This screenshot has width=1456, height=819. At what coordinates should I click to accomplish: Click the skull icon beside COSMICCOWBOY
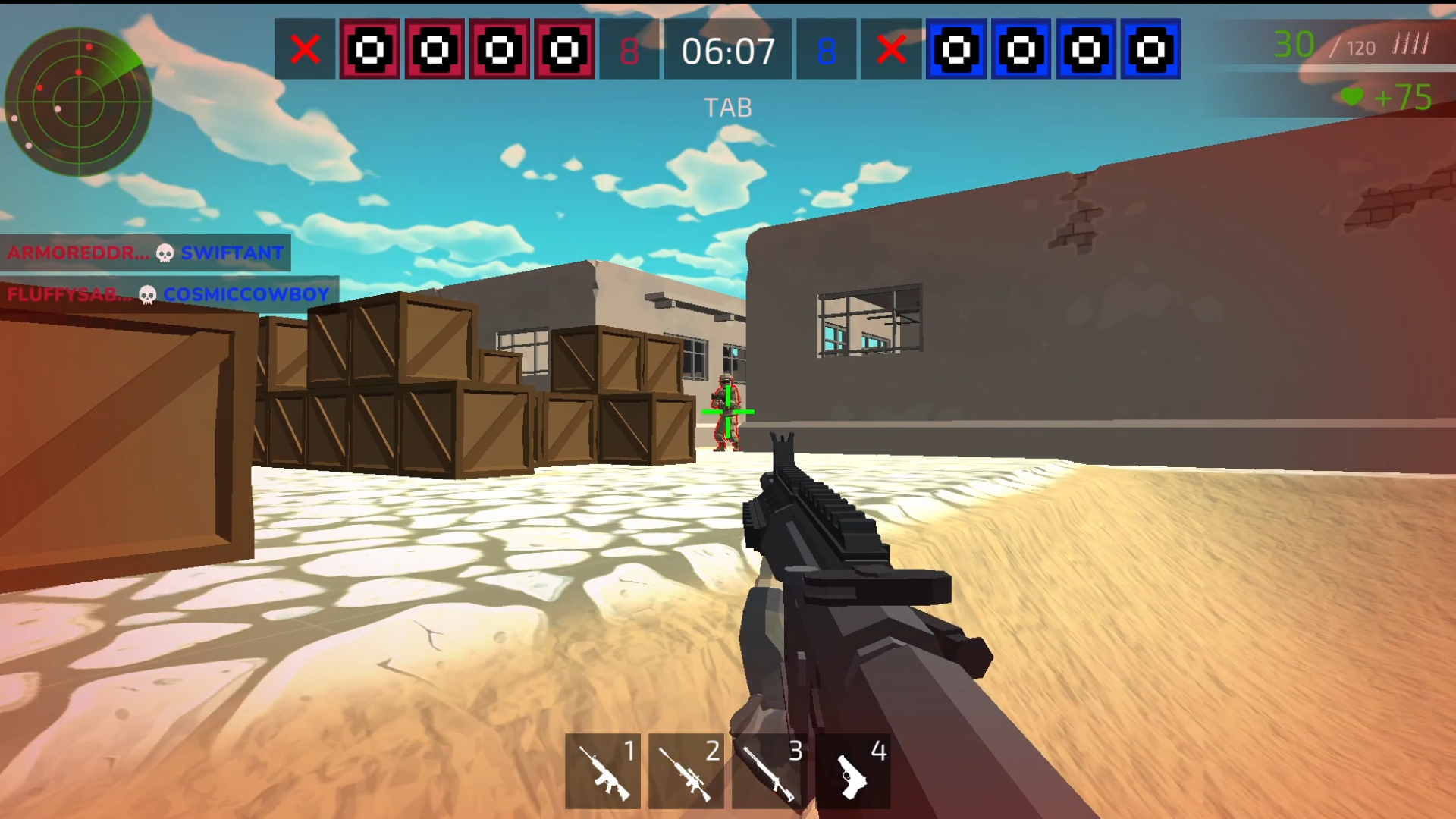[146, 293]
